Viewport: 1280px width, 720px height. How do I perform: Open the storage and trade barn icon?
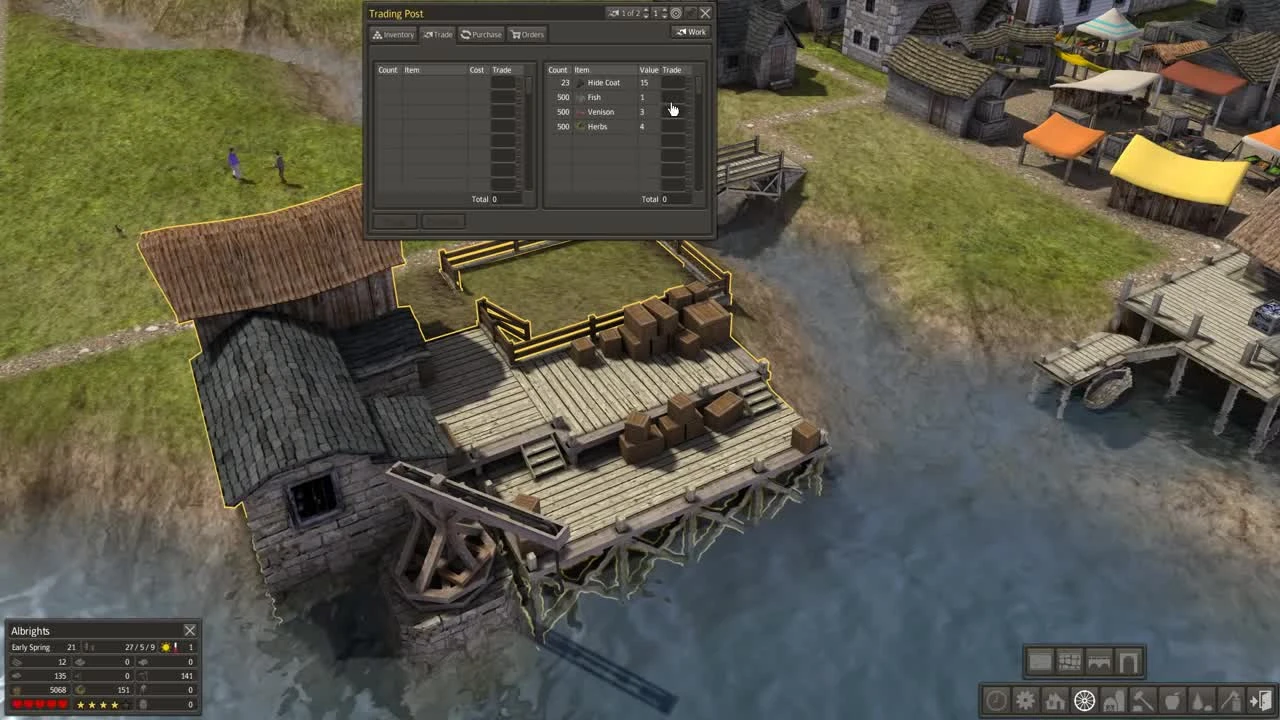[1114, 701]
